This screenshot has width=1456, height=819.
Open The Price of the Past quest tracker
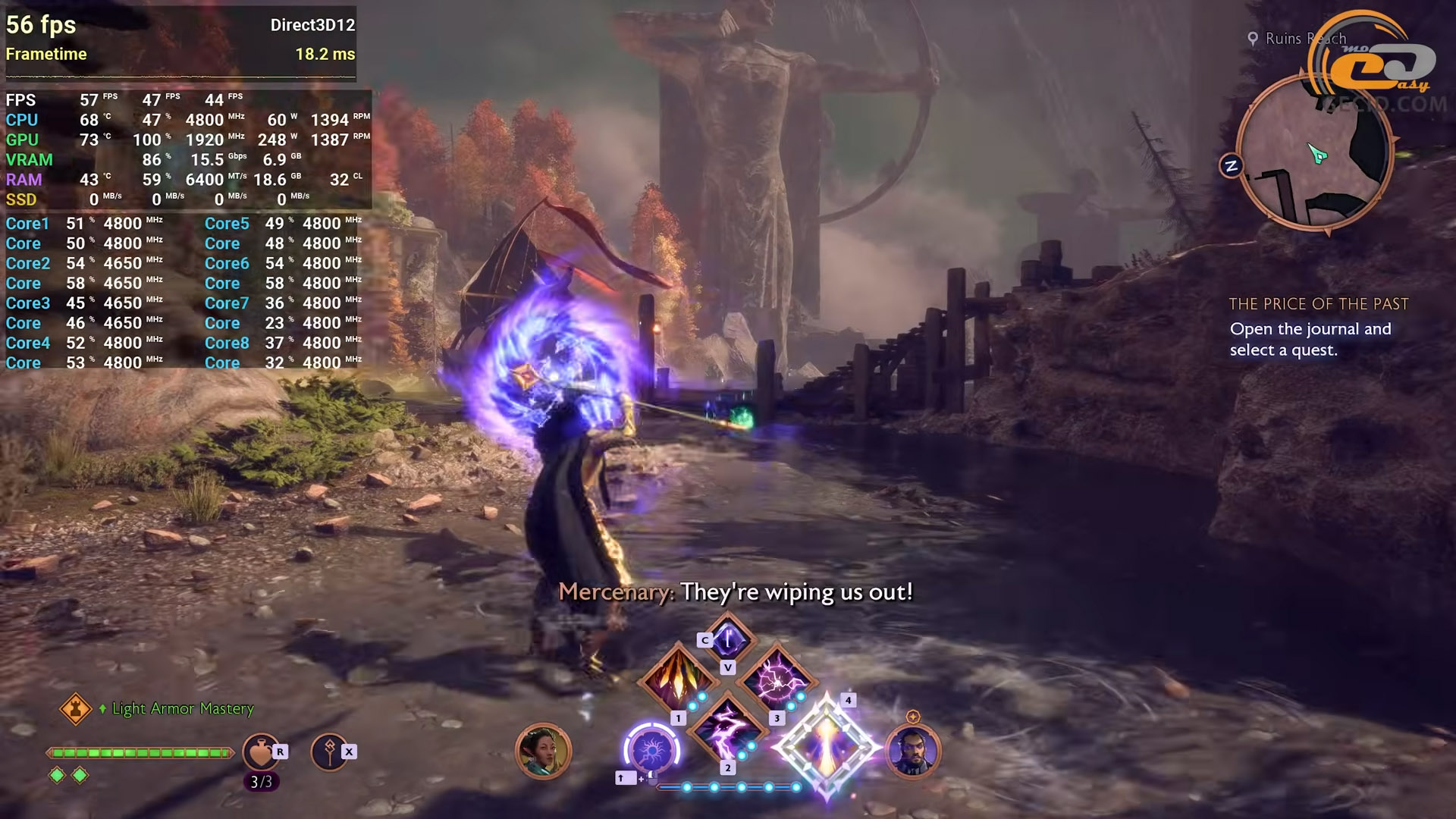1318,304
